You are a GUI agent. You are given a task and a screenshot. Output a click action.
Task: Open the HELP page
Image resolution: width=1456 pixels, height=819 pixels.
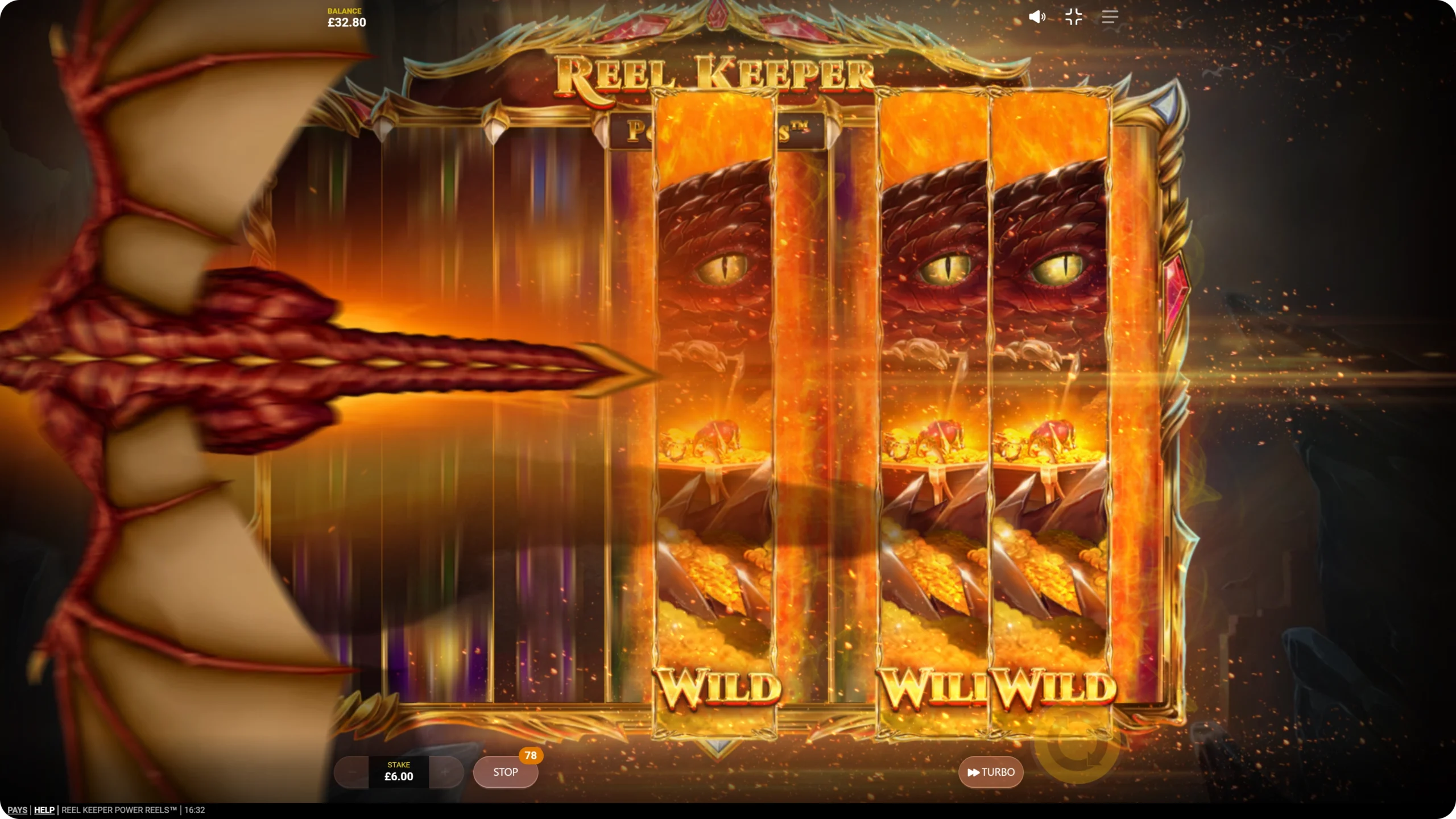tap(44, 810)
